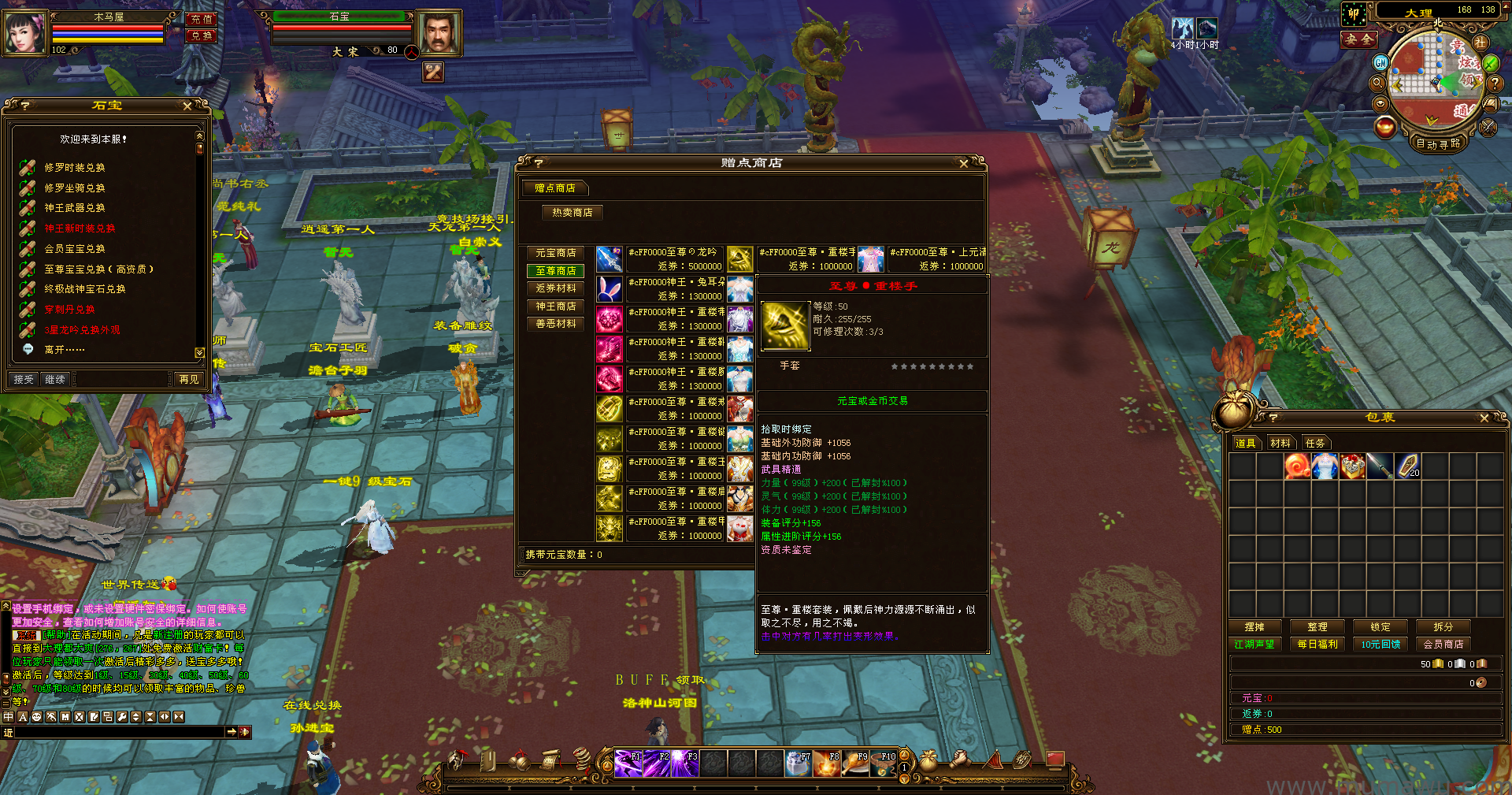Choose 离开 to leave the conversation
Viewport: 1512px width, 795px height.
(x=64, y=350)
